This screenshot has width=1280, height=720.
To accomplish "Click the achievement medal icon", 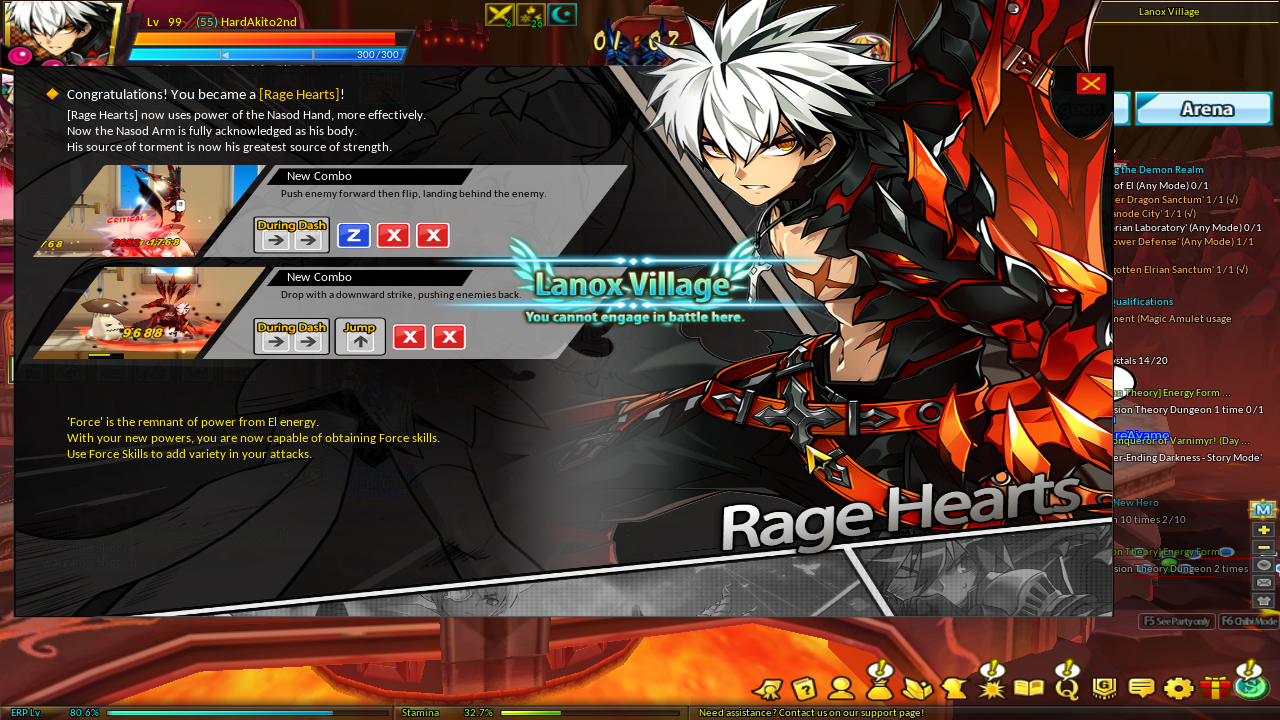I will pyautogui.click(x=767, y=688).
